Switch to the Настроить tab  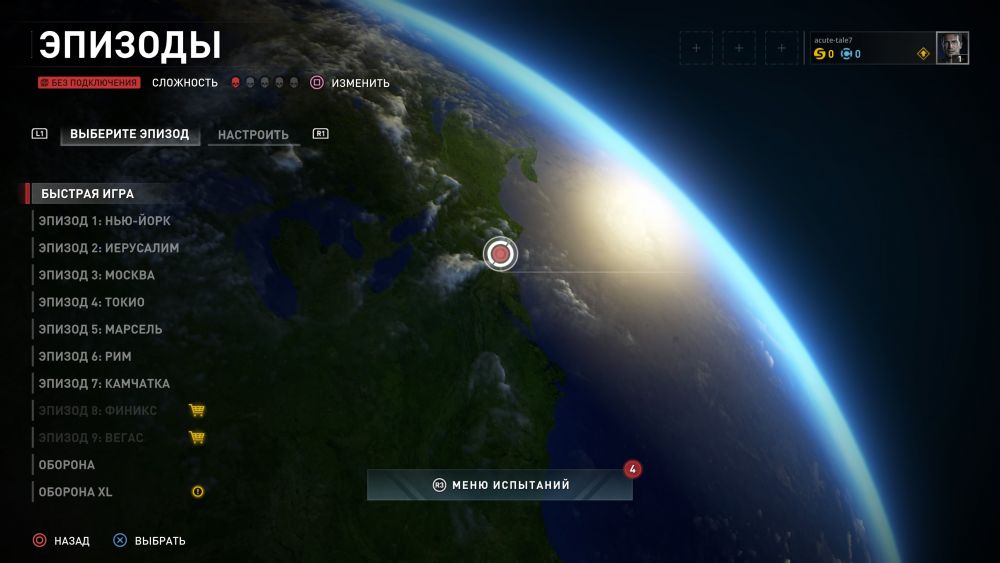[253, 135]
